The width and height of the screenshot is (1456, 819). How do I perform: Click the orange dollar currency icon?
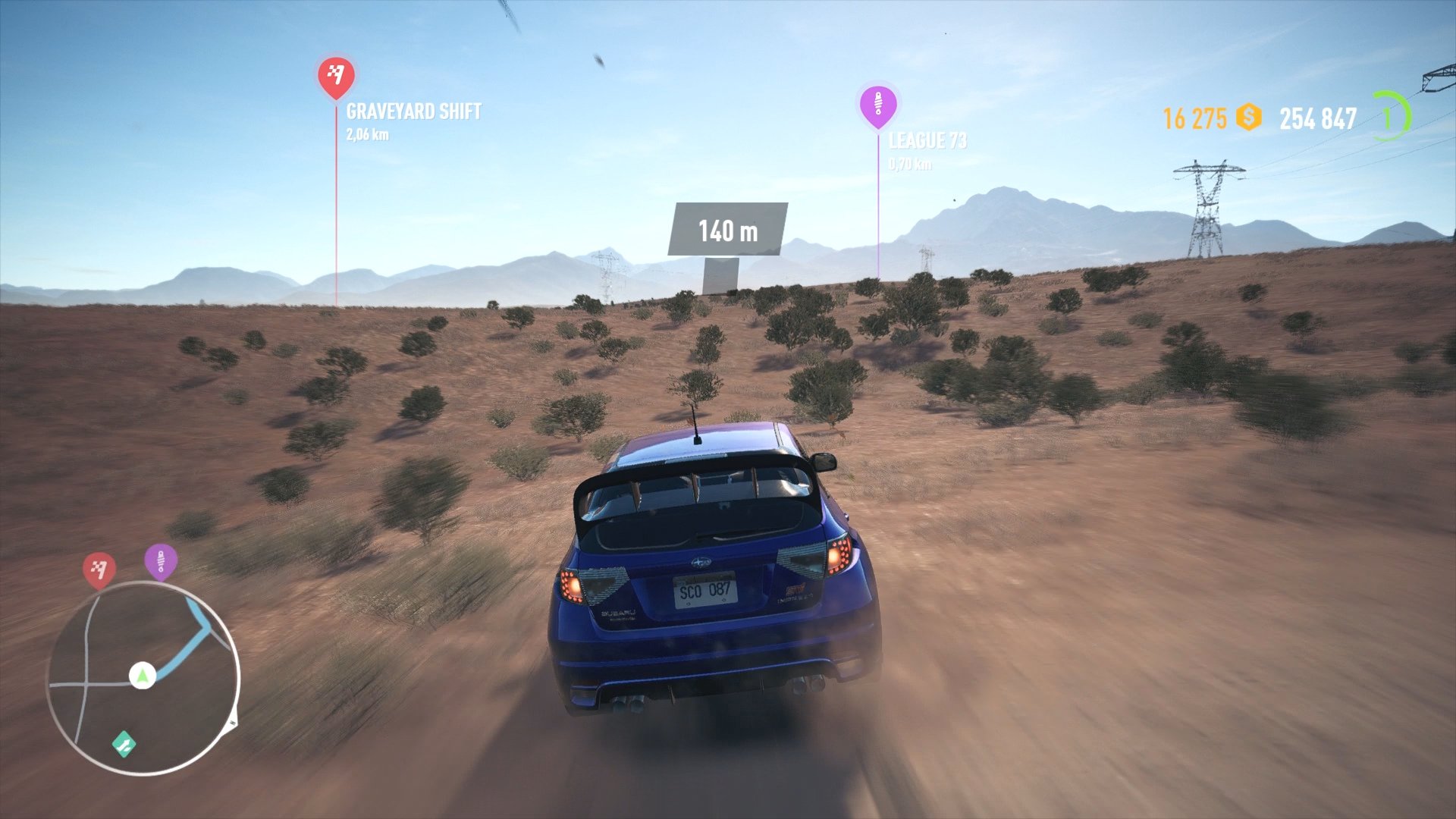tap(1248, 117)
